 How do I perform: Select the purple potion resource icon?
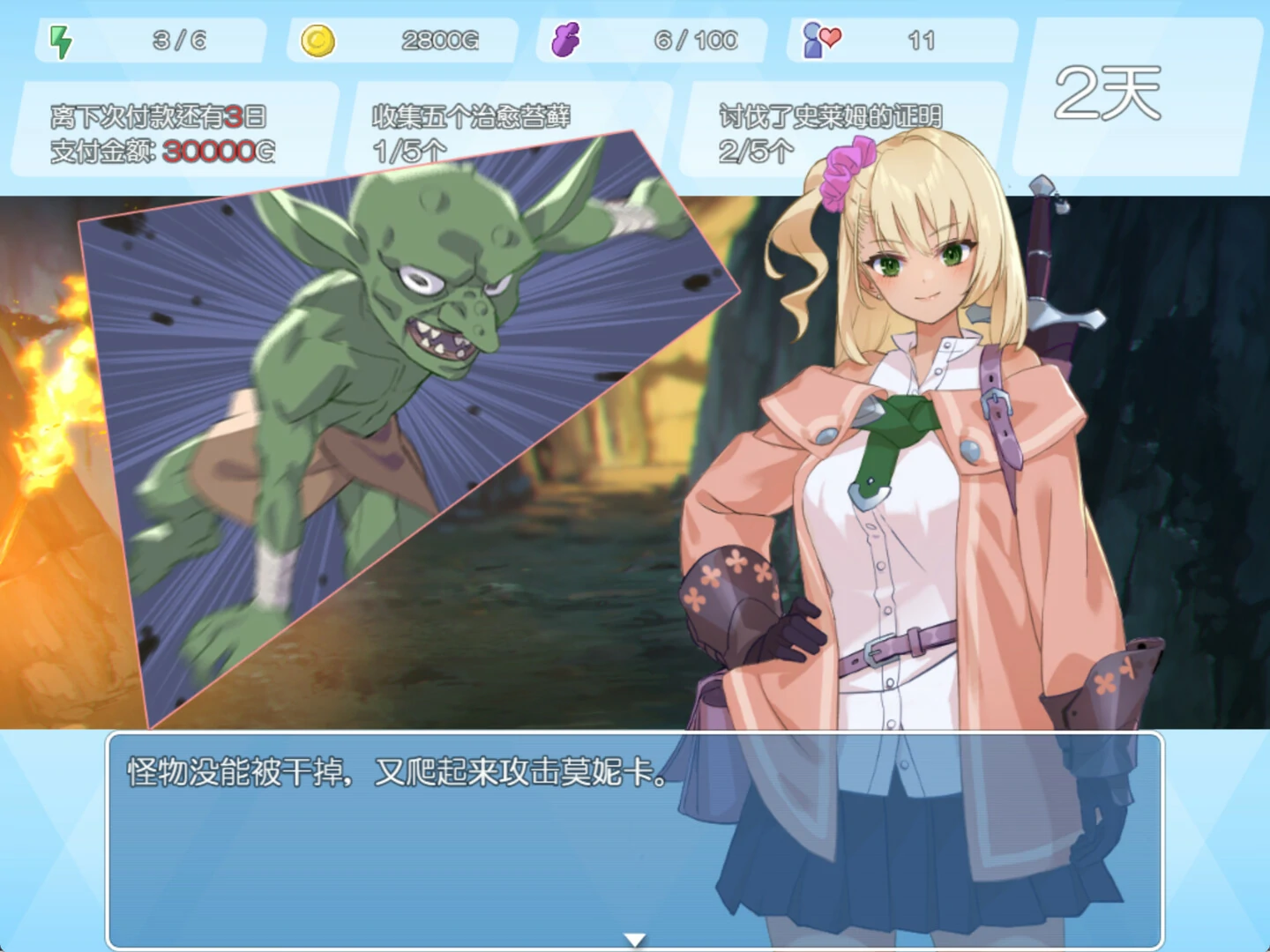point(567,39)
